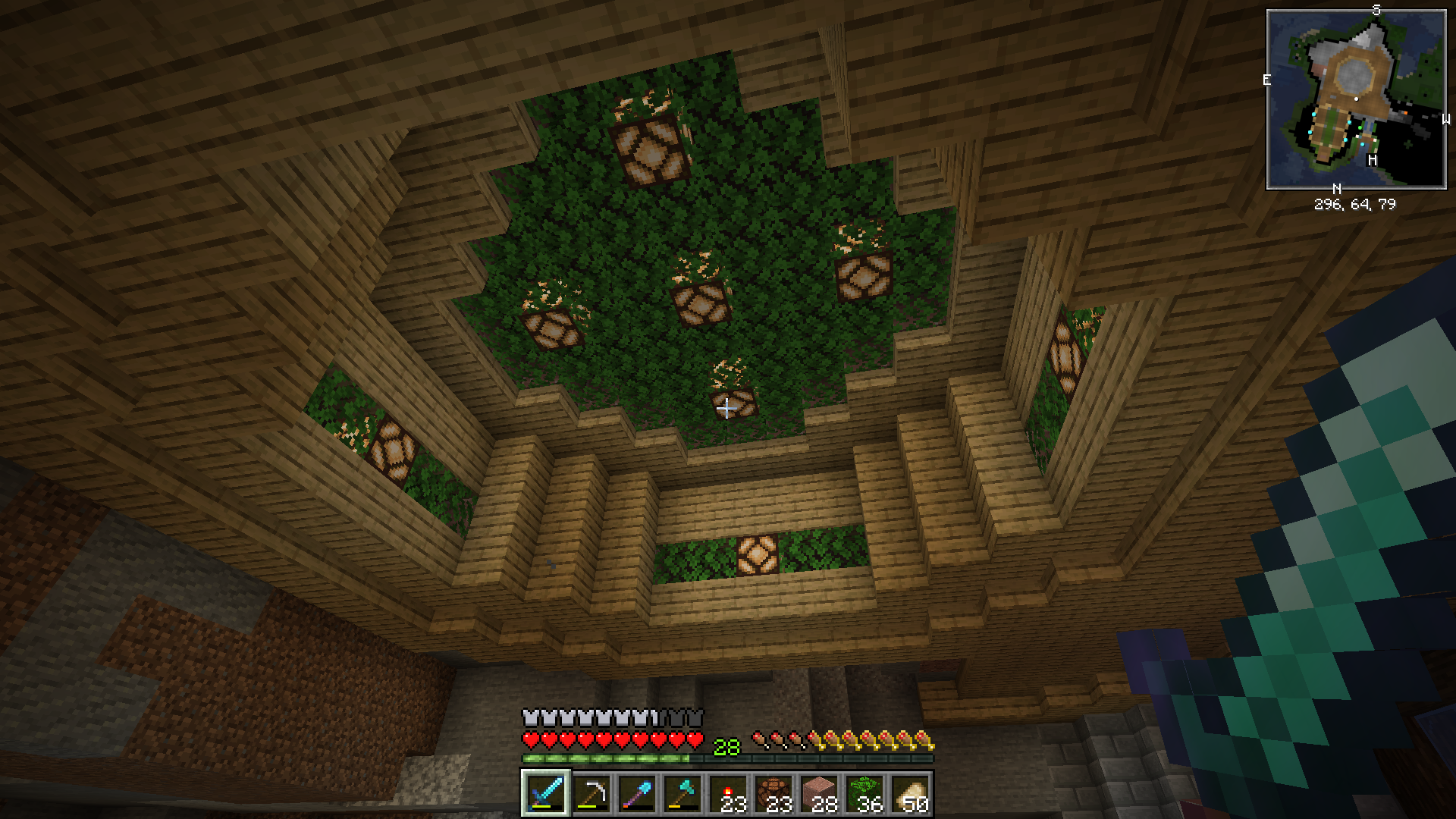Click the minimap in the corner
The width and height of the screenshot is (1456, 819).
pyautogui.click(x=1356, y=99)
